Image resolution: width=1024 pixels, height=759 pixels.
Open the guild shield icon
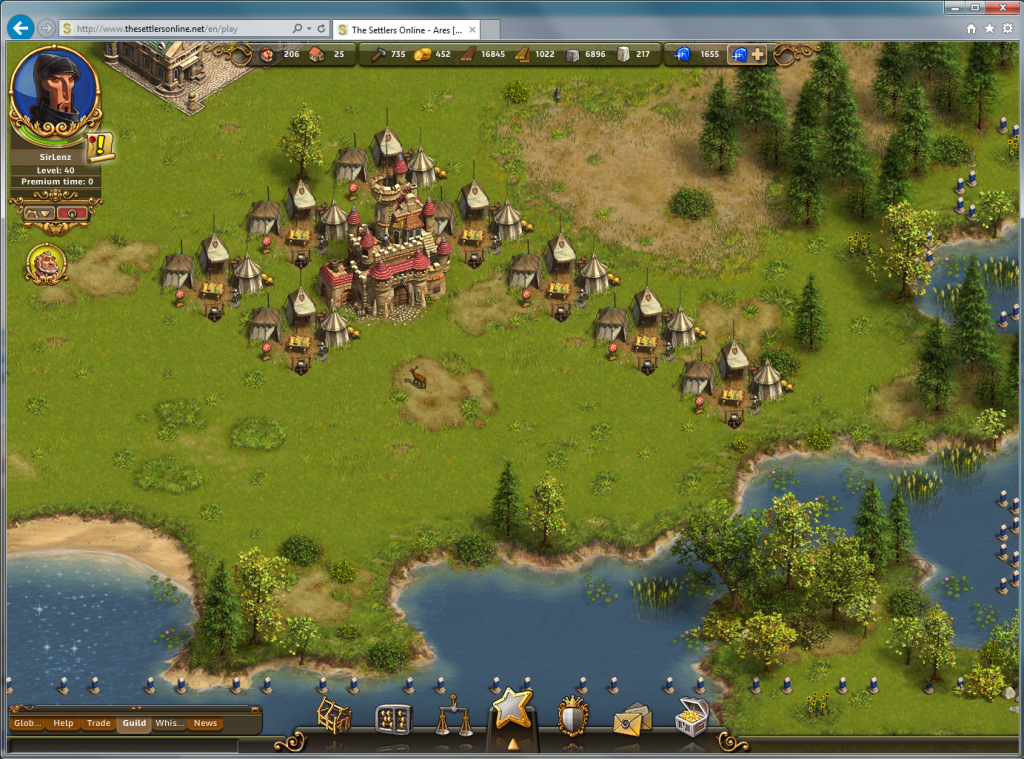coord(572,717)
